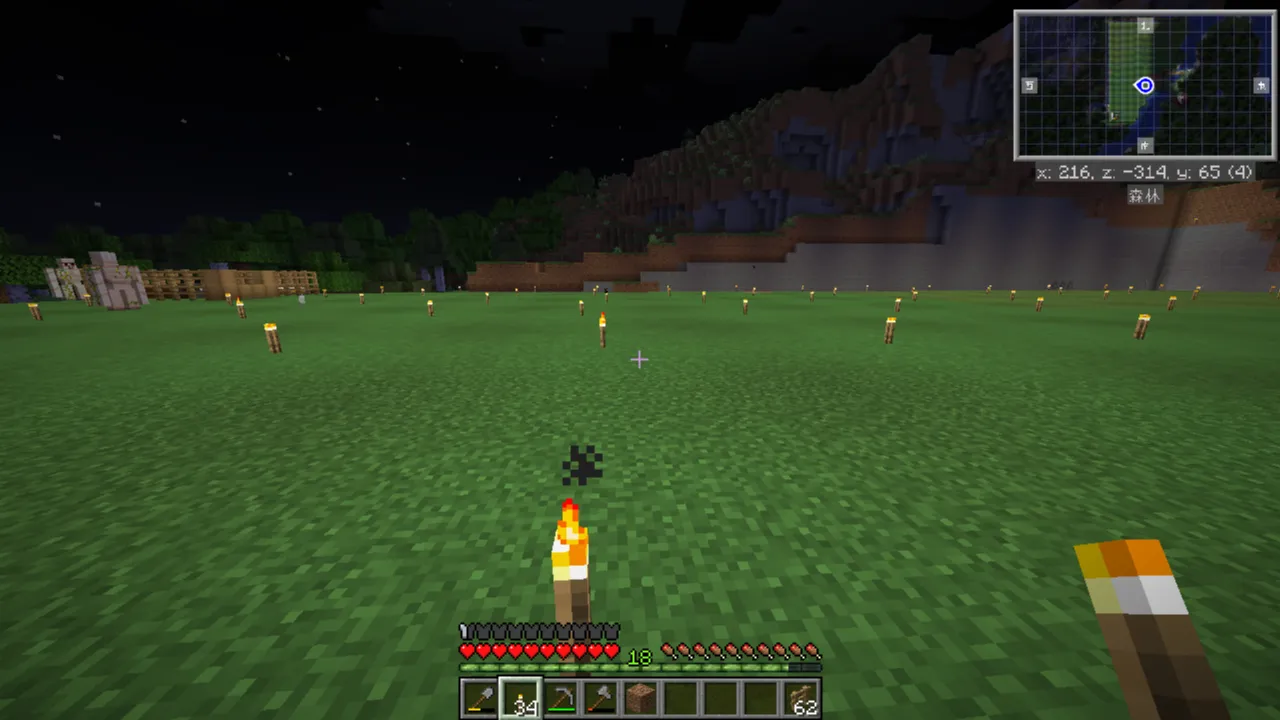Choose the torch stack of 34

click(x=520, y=698)
